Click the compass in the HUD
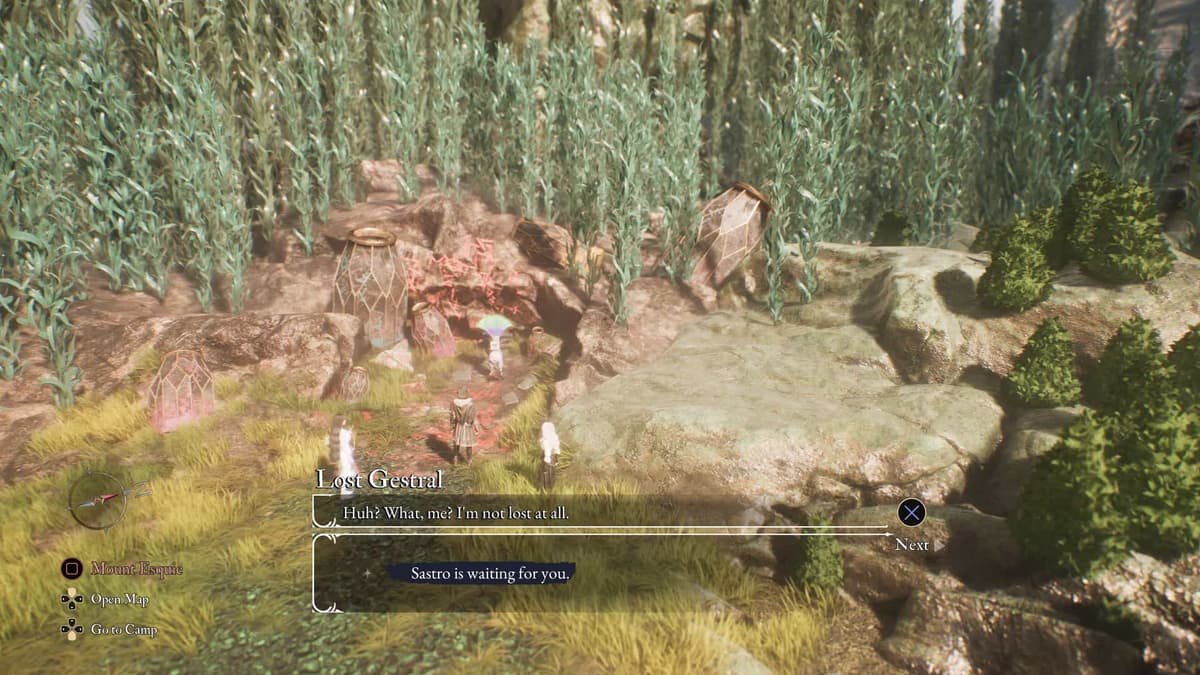The image size is (1200, 675). click(x=99, y=499)
